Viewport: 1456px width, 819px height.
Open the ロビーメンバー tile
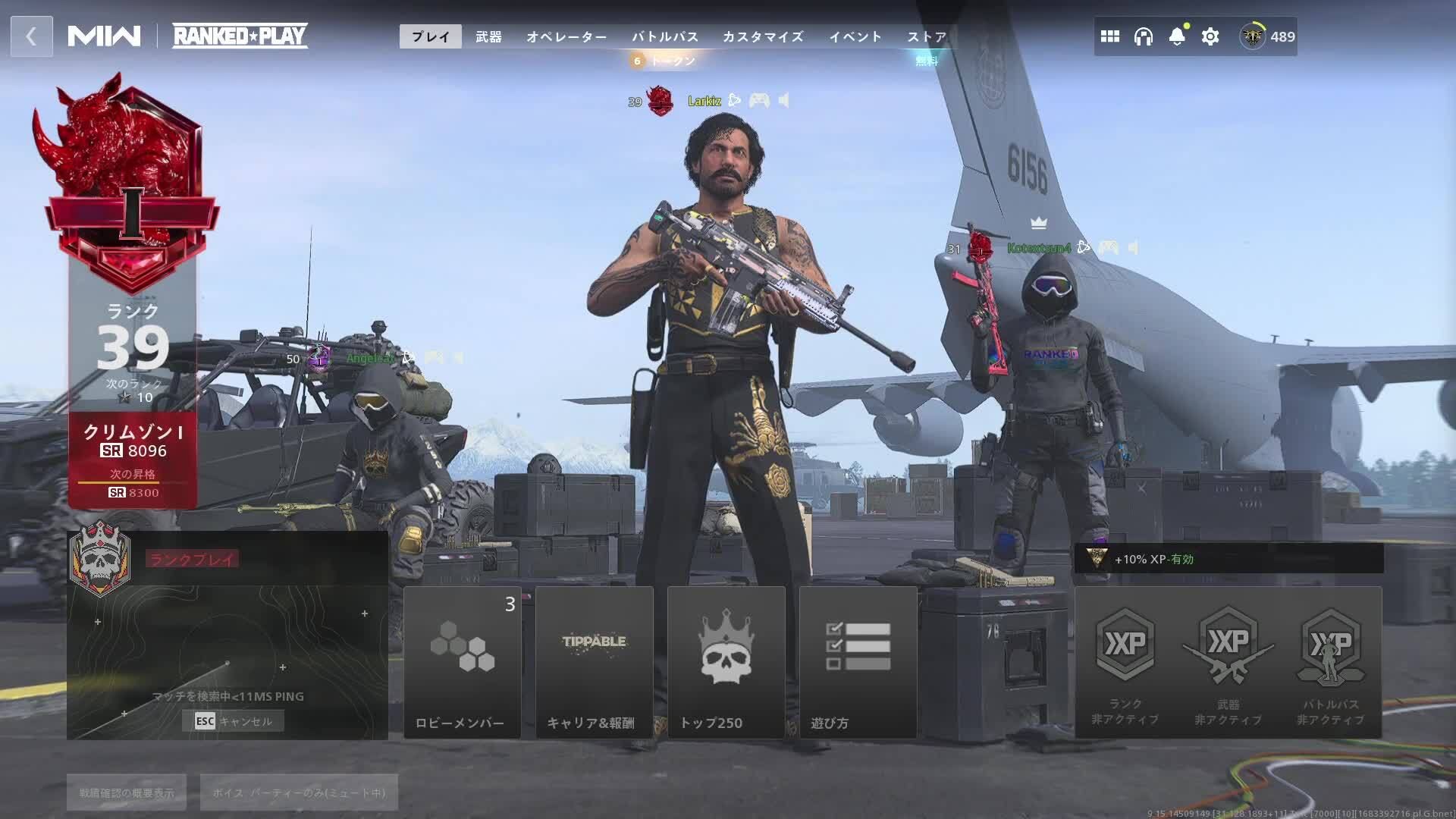coord(463,662)
